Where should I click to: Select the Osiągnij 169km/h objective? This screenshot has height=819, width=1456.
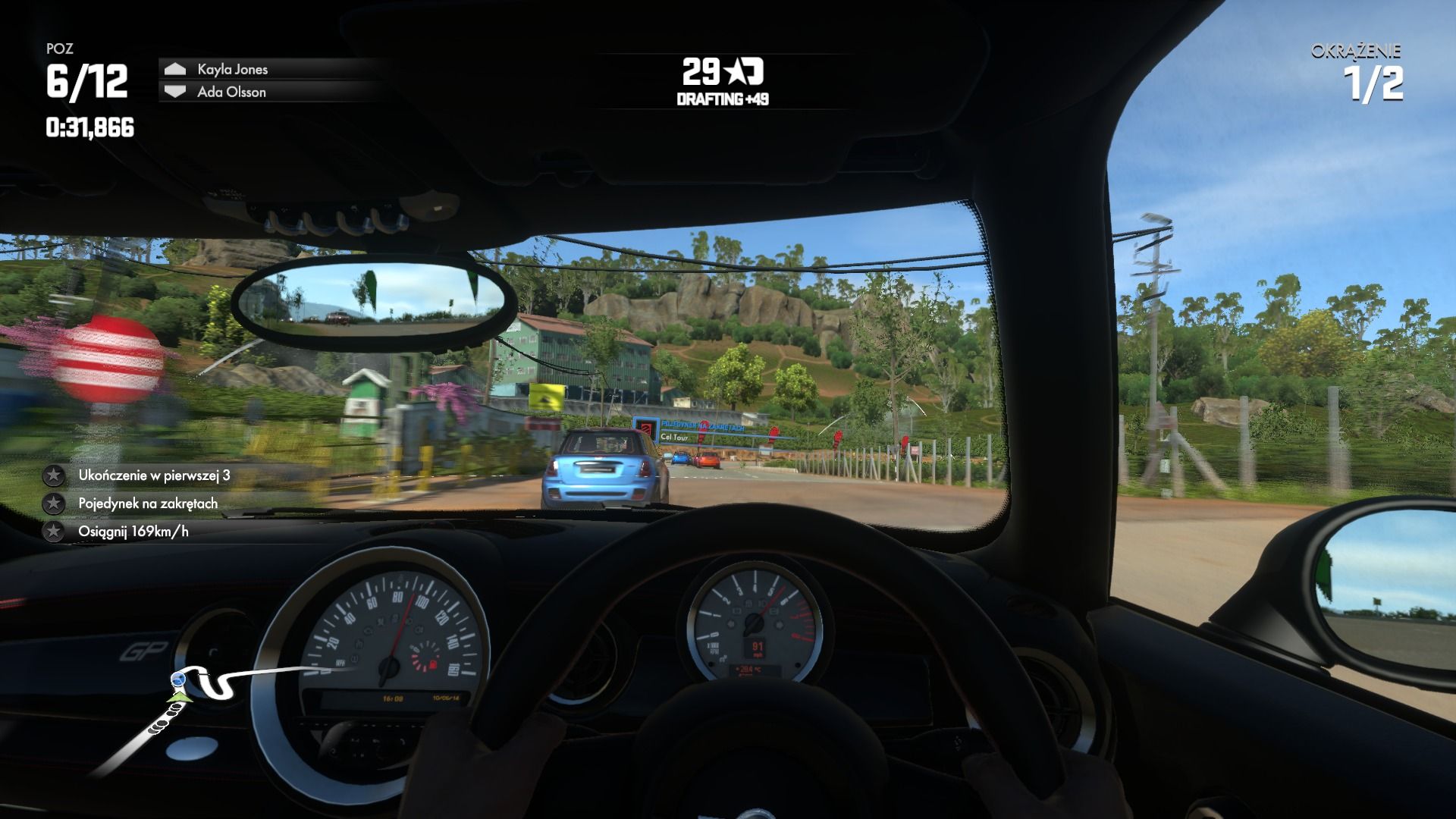[133, 532]
